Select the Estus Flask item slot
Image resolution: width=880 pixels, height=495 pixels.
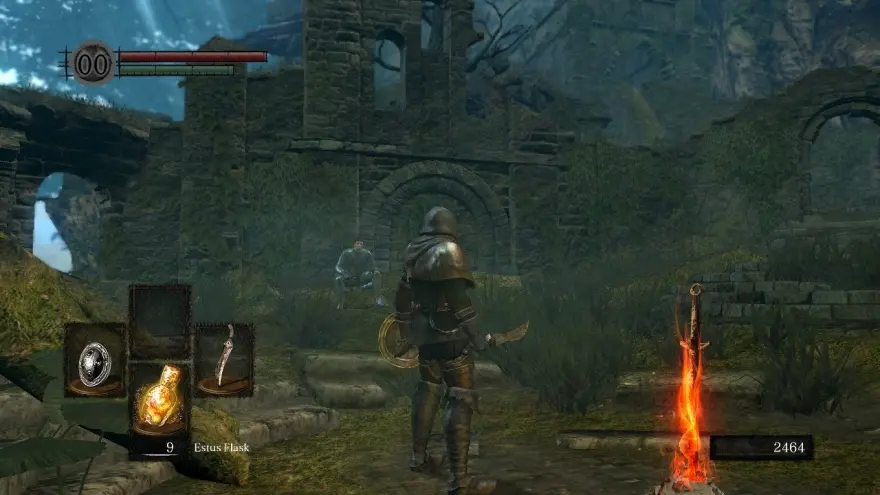coord(160,398)
